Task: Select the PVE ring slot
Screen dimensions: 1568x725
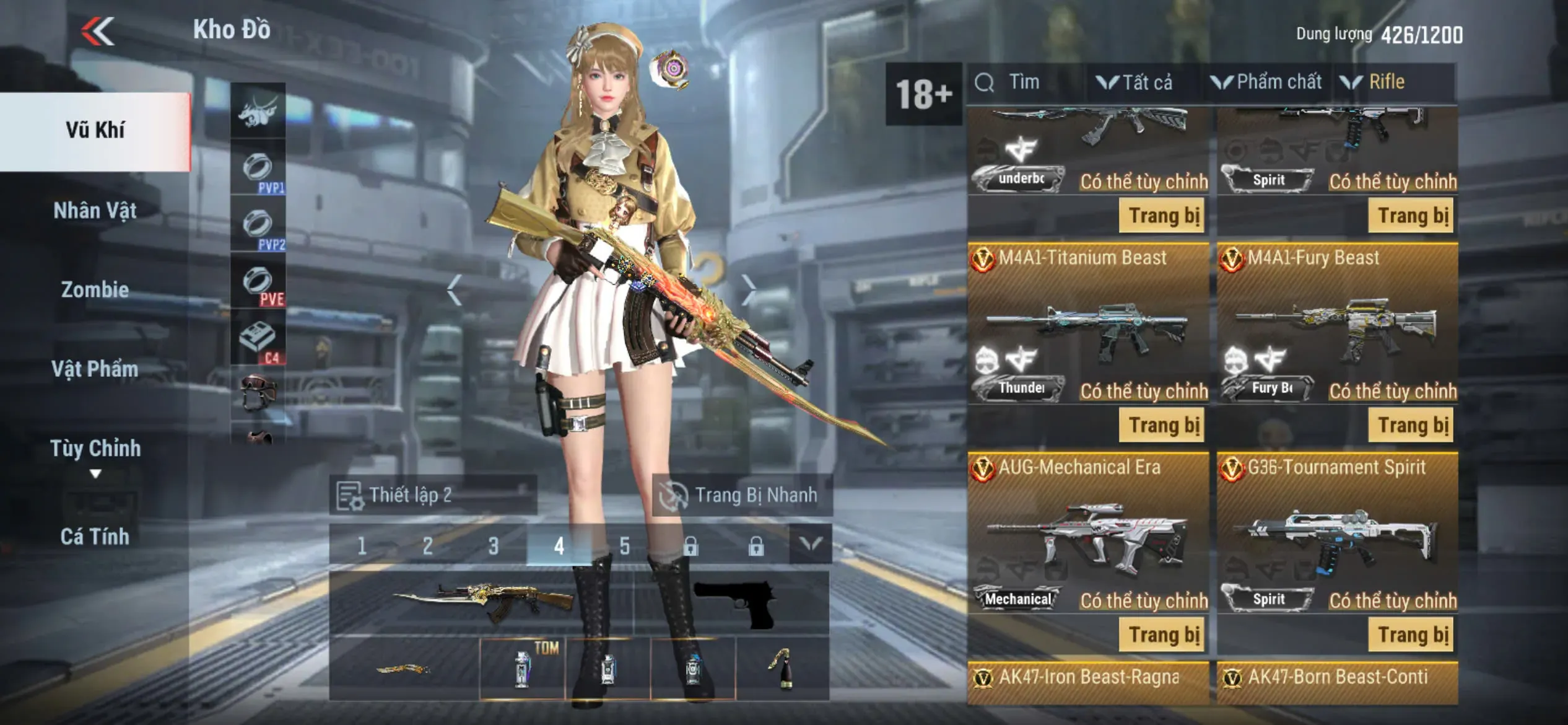Action: (258, 283)
